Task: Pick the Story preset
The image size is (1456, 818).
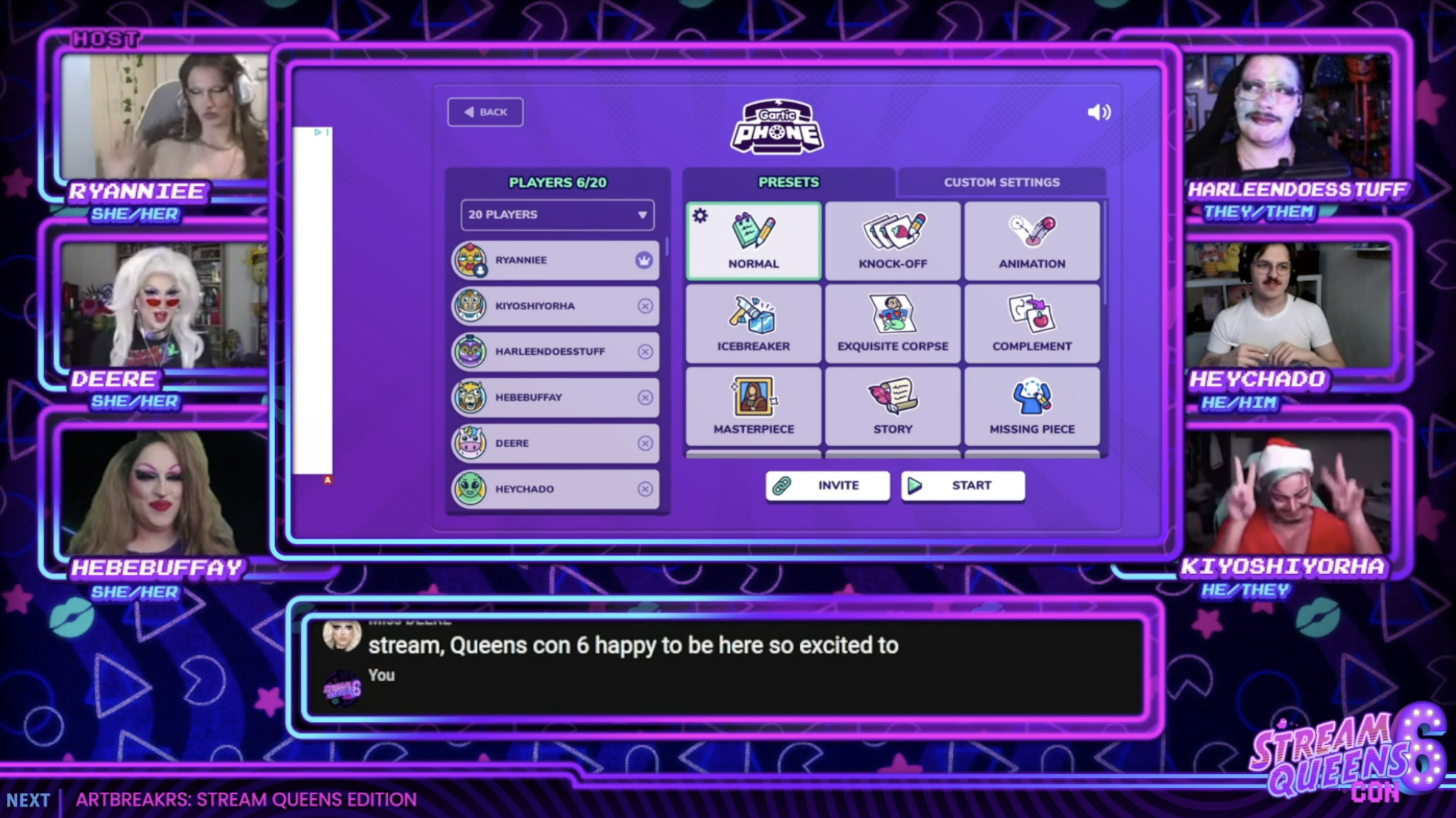Action: (x=893, y=407)
